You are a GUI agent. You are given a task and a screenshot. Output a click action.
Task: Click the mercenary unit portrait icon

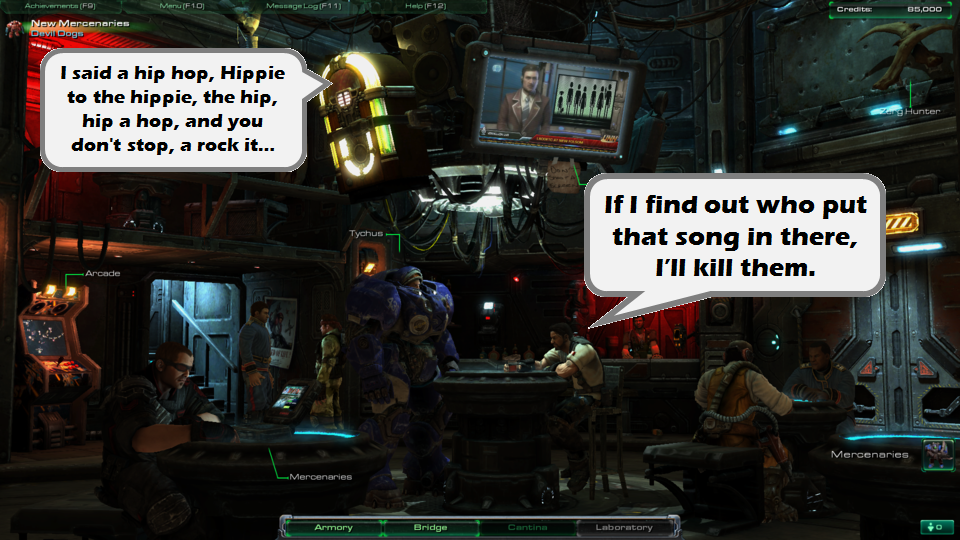pyautogui.click(x=936, y=455)
